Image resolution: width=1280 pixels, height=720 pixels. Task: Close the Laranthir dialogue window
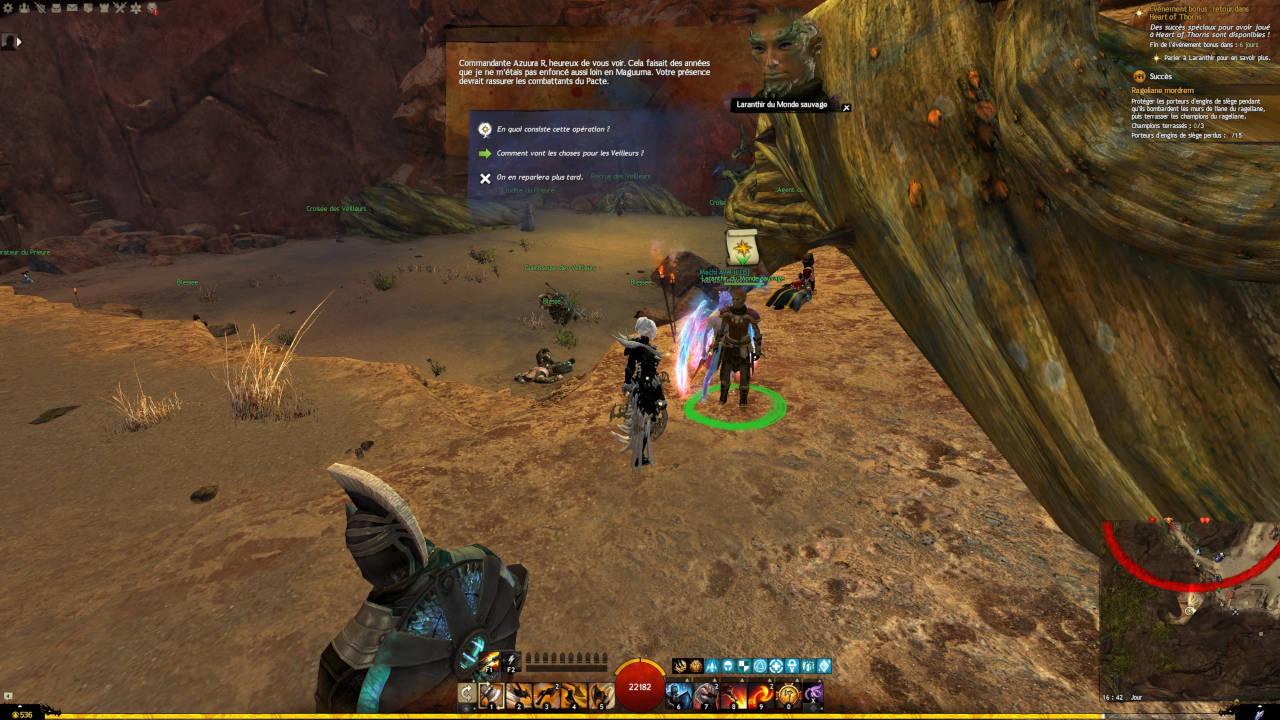point(846,107)
